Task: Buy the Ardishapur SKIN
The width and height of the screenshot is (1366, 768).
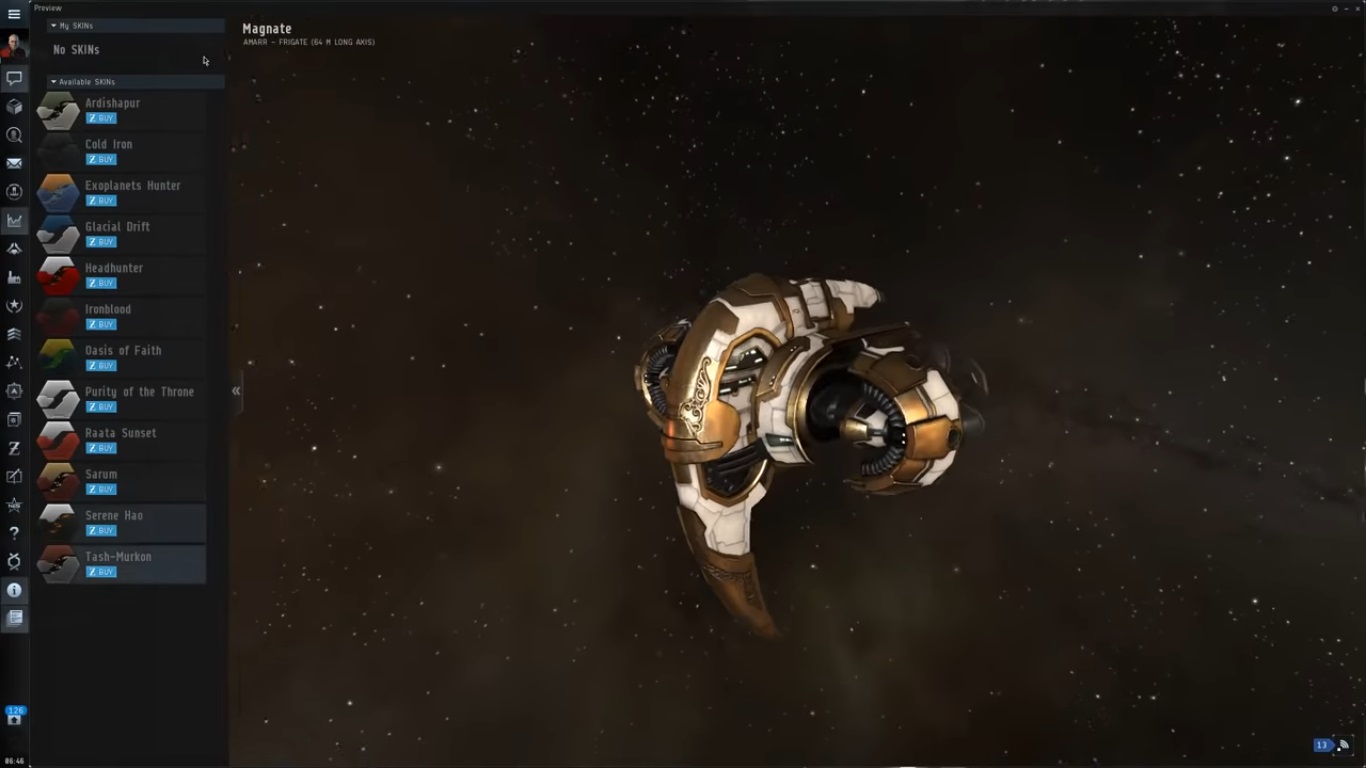Action: [x=101, y=118]
